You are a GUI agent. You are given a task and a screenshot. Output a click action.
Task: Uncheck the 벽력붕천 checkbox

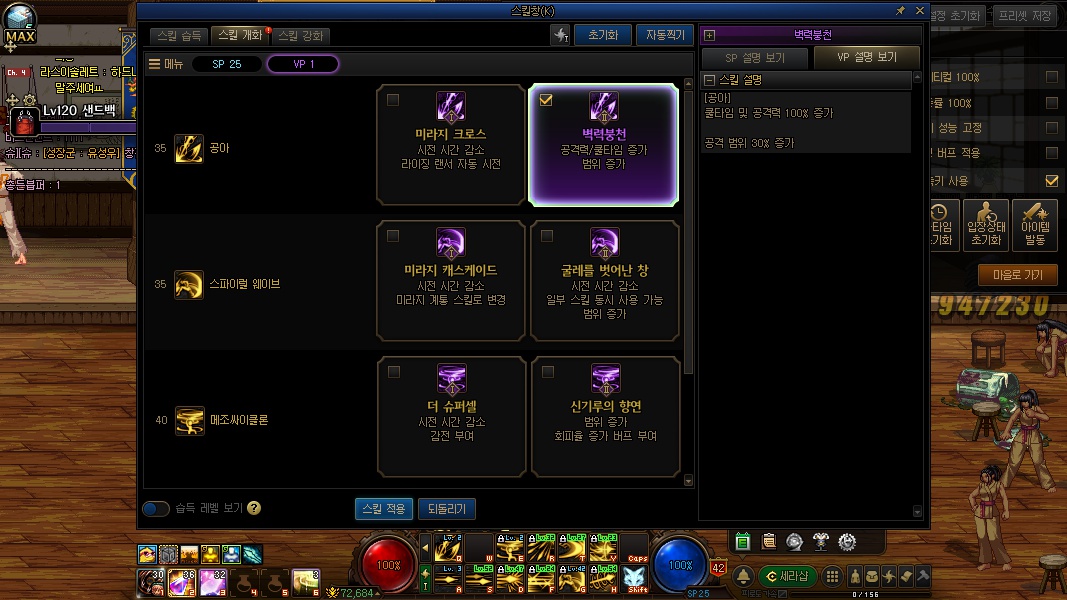coord(546,100)
